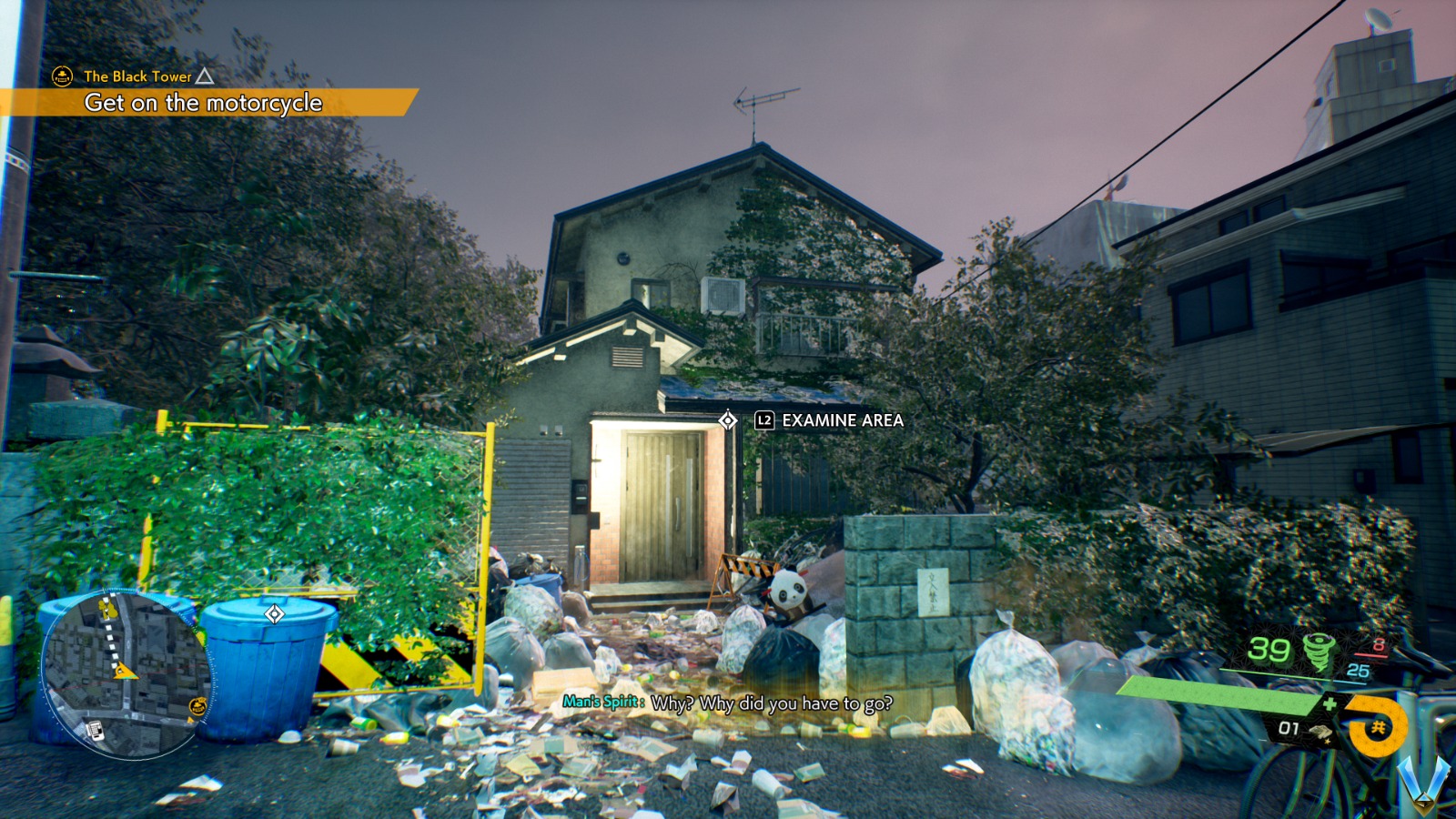Click the motorcycle marker atop the minimap

tap(107, 610)
